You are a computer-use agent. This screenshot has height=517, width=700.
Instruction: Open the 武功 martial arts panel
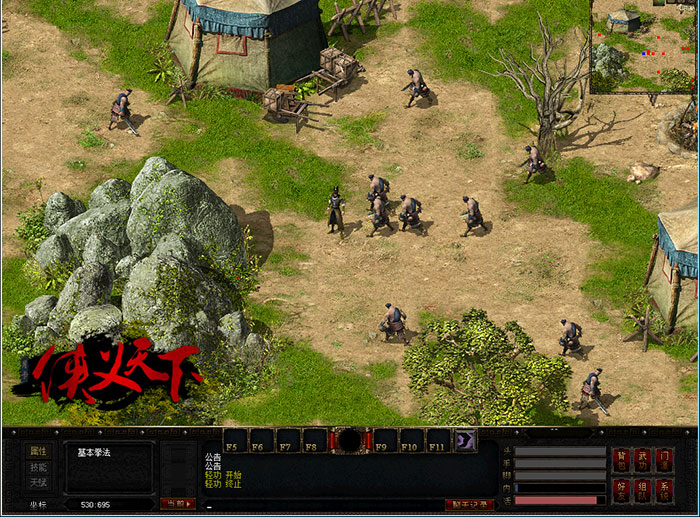(643, 461)
